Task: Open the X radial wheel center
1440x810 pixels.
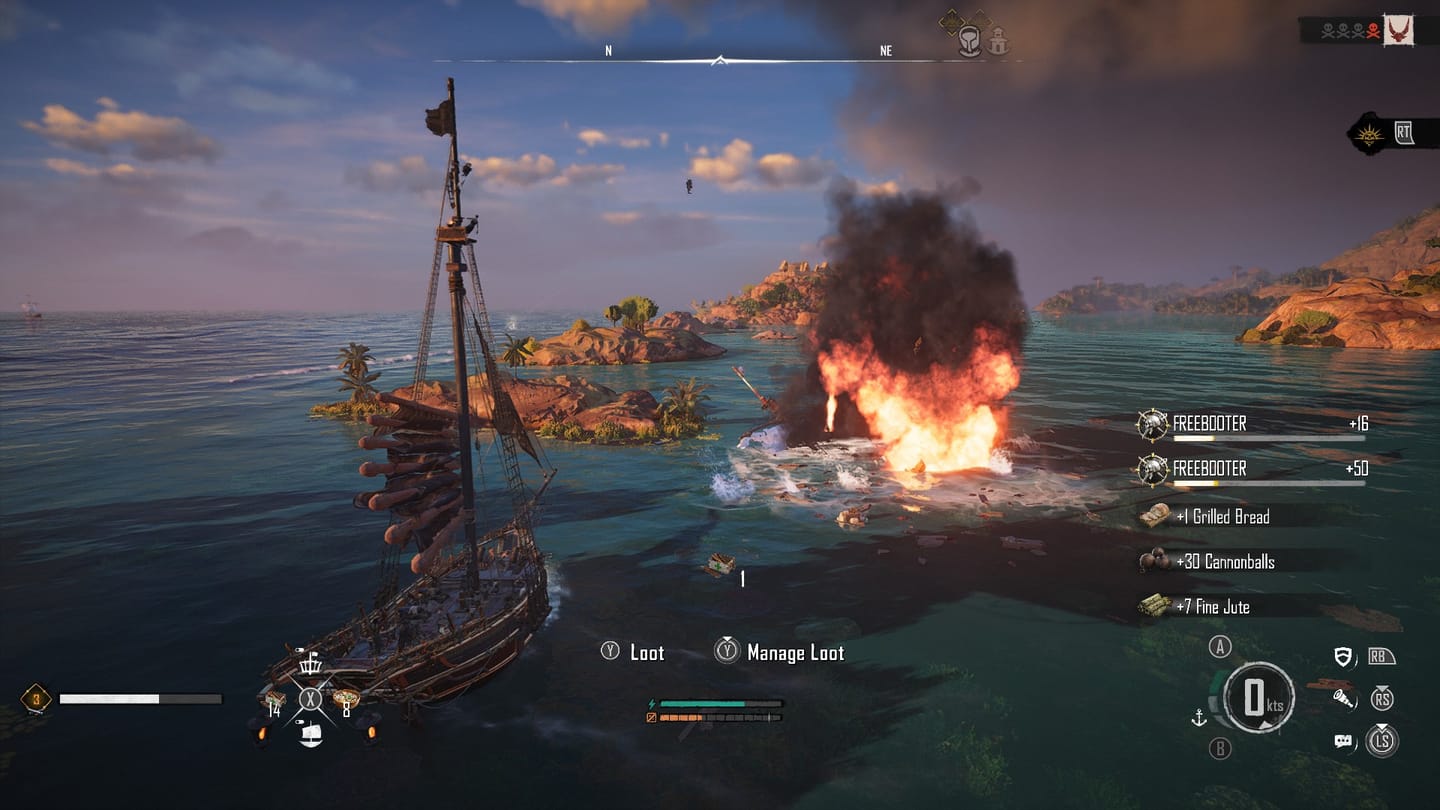Action: click(x=310, y=698)
